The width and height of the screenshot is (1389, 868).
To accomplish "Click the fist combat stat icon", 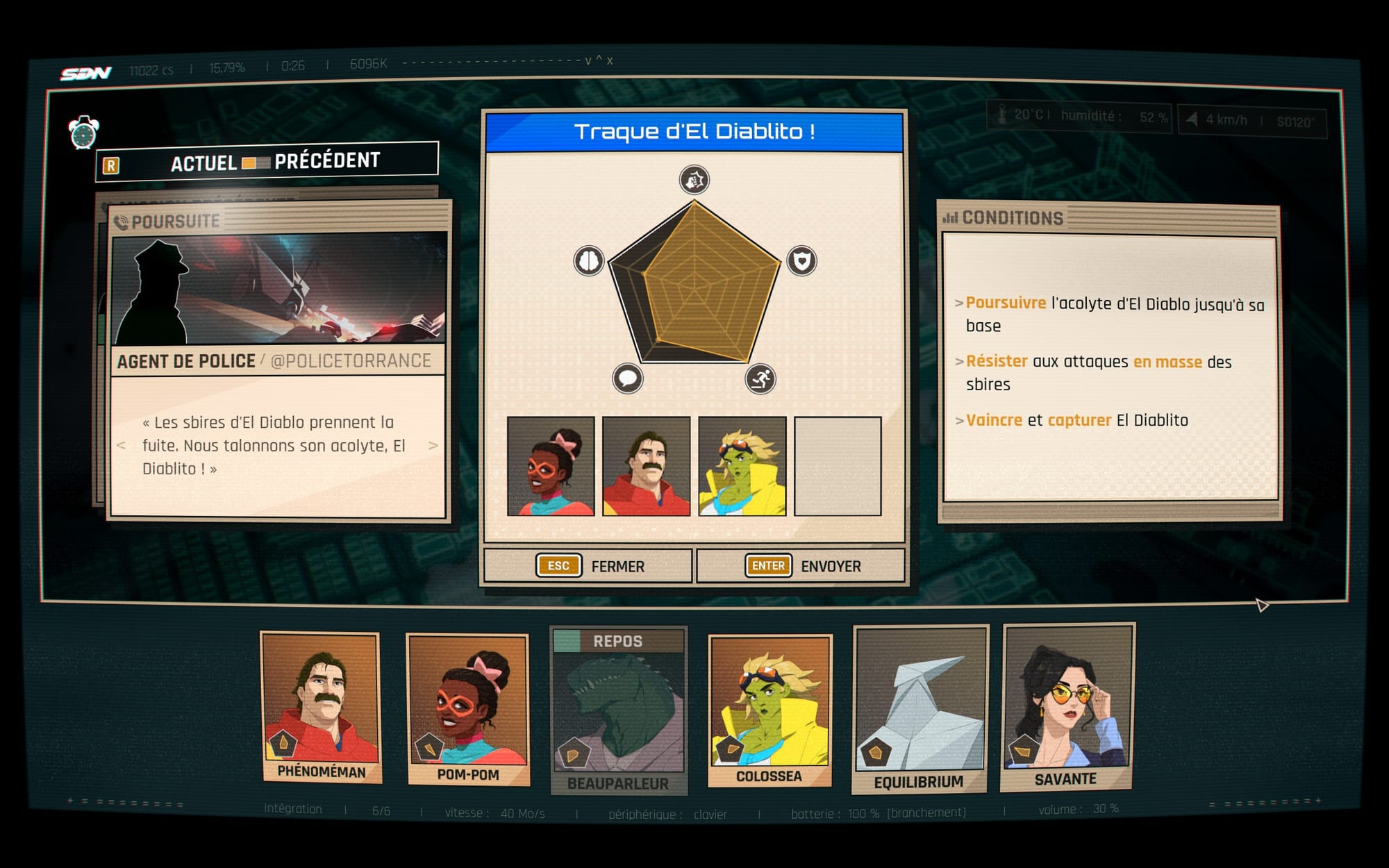I will click(x=694, y=180).
